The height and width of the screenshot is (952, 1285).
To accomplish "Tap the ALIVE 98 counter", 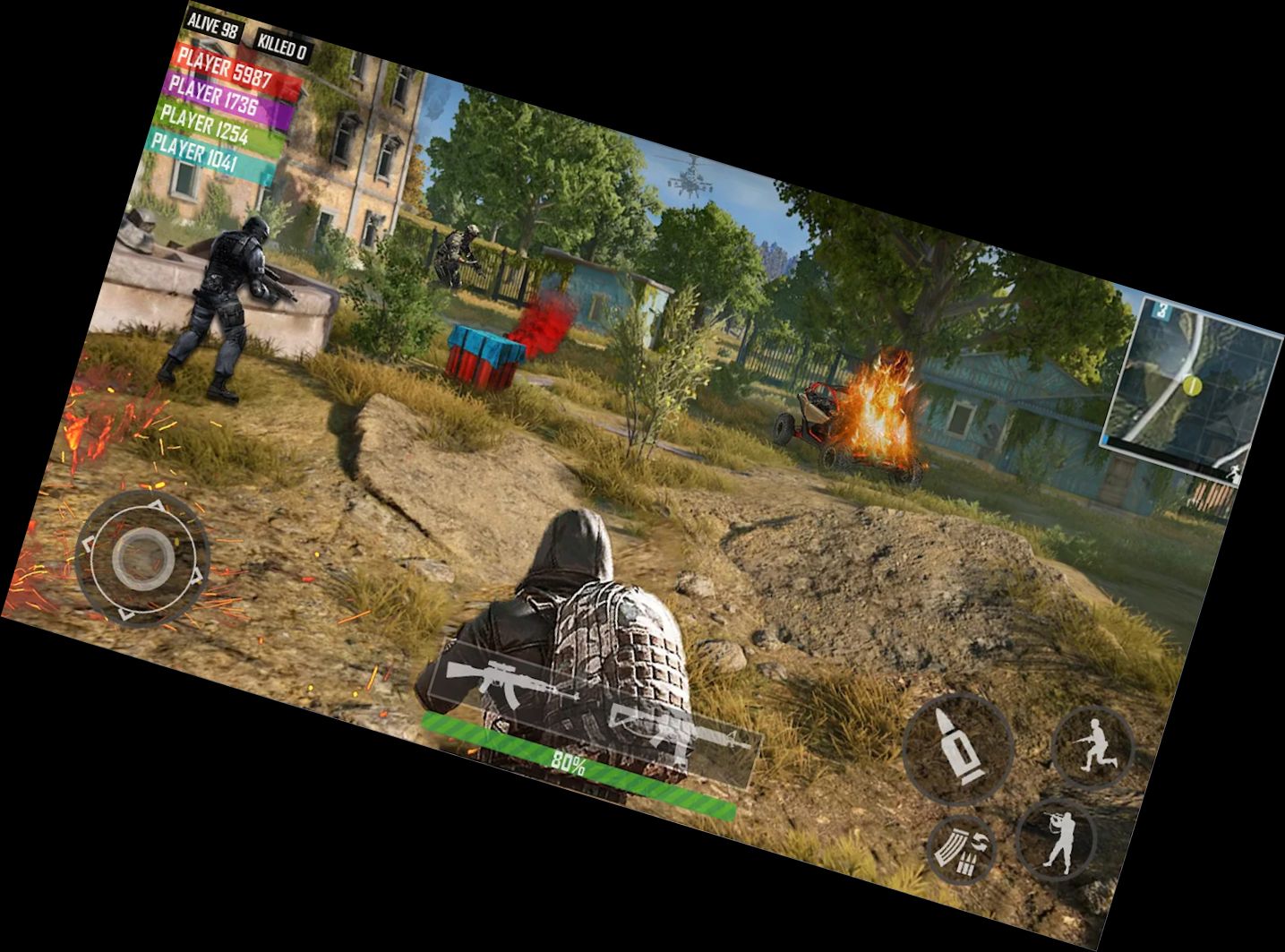I will [x=215, y=26].
